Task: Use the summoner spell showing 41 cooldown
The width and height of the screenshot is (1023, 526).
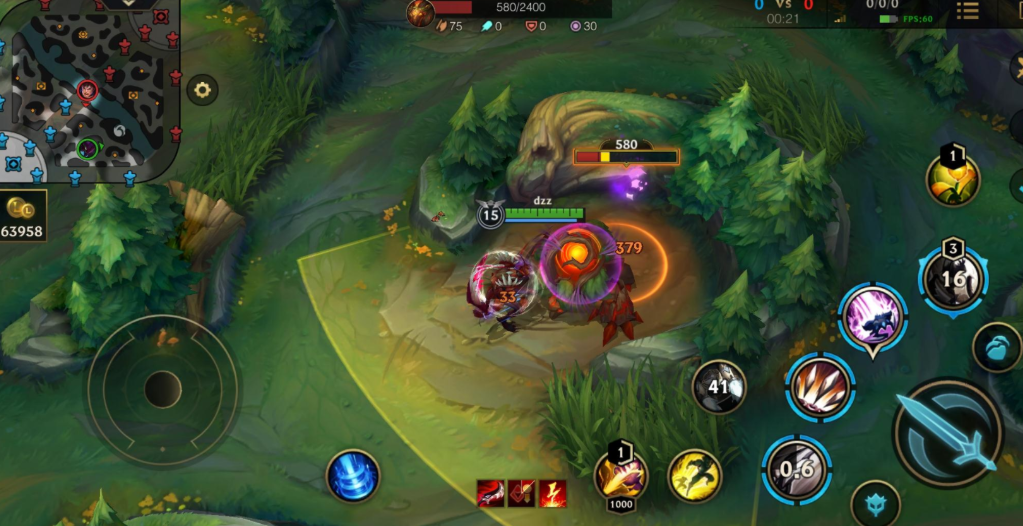Action: click(x=719, y=387)
